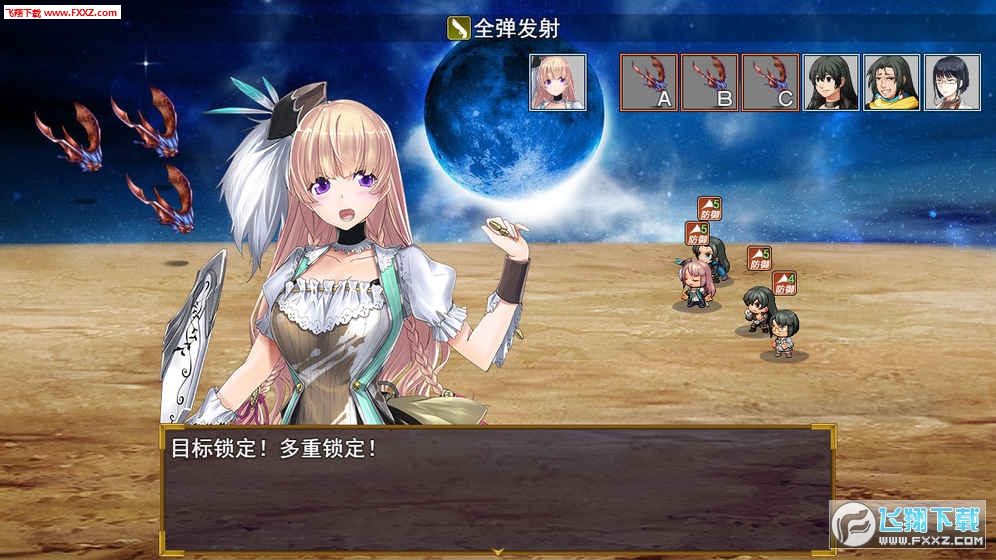Advance the 目标锁定 dialogue box
The width and height of the screenshot is (996, 560).
(497, 490)
